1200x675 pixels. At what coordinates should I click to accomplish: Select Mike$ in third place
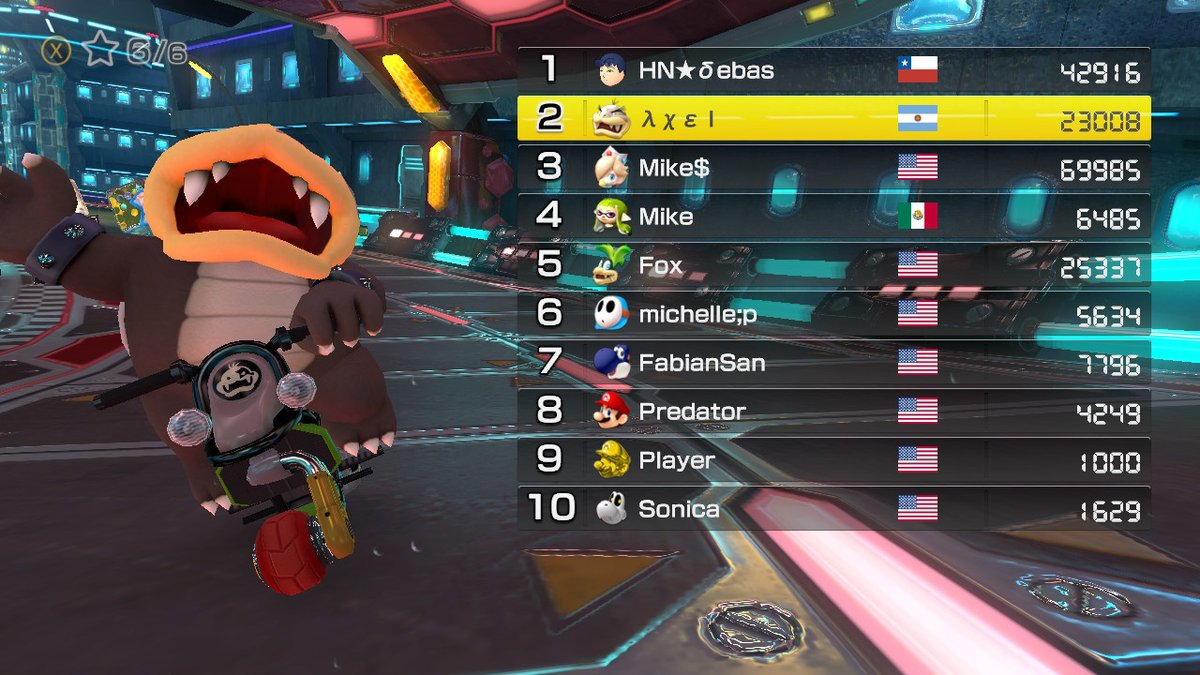point(833,167)
